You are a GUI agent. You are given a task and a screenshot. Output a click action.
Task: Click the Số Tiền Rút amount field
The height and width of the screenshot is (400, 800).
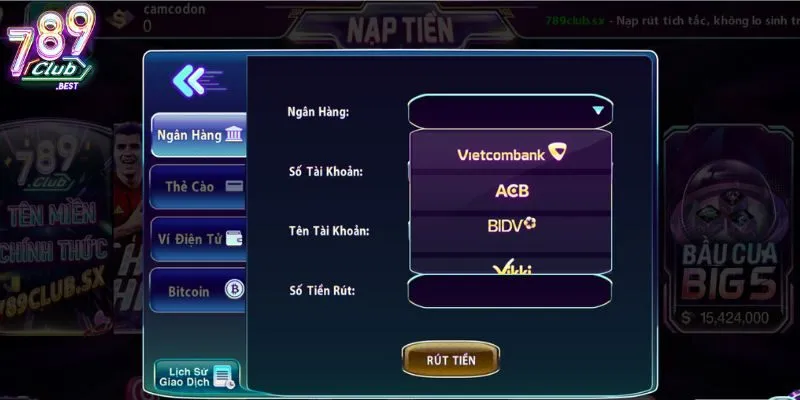[x=510, y=291]
